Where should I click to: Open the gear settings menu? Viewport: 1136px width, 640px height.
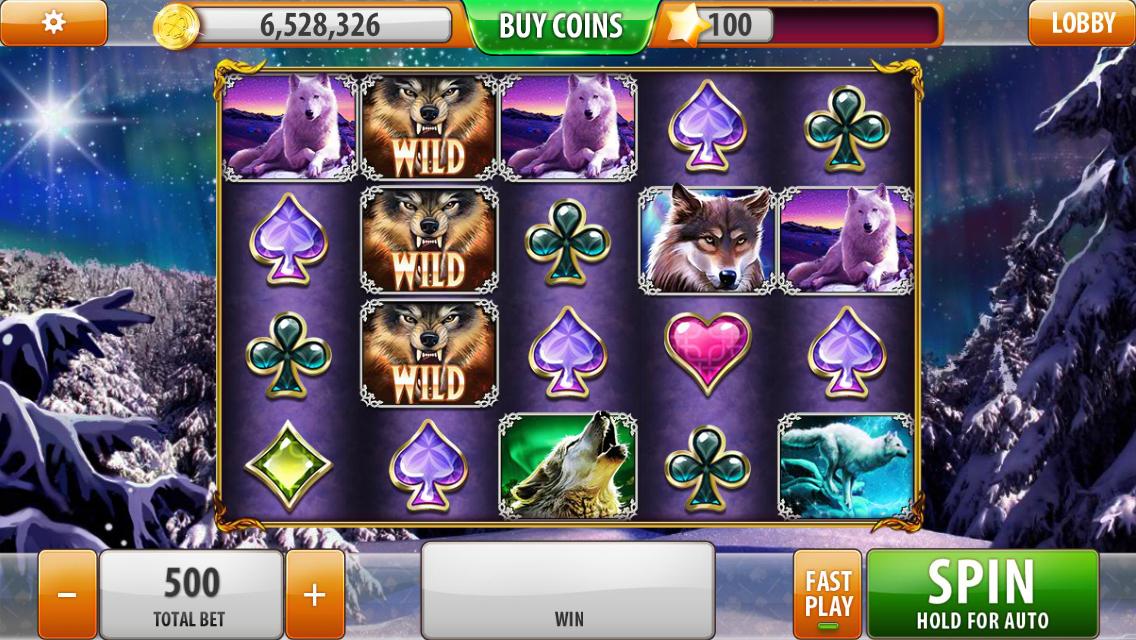[x=53, y=22]
